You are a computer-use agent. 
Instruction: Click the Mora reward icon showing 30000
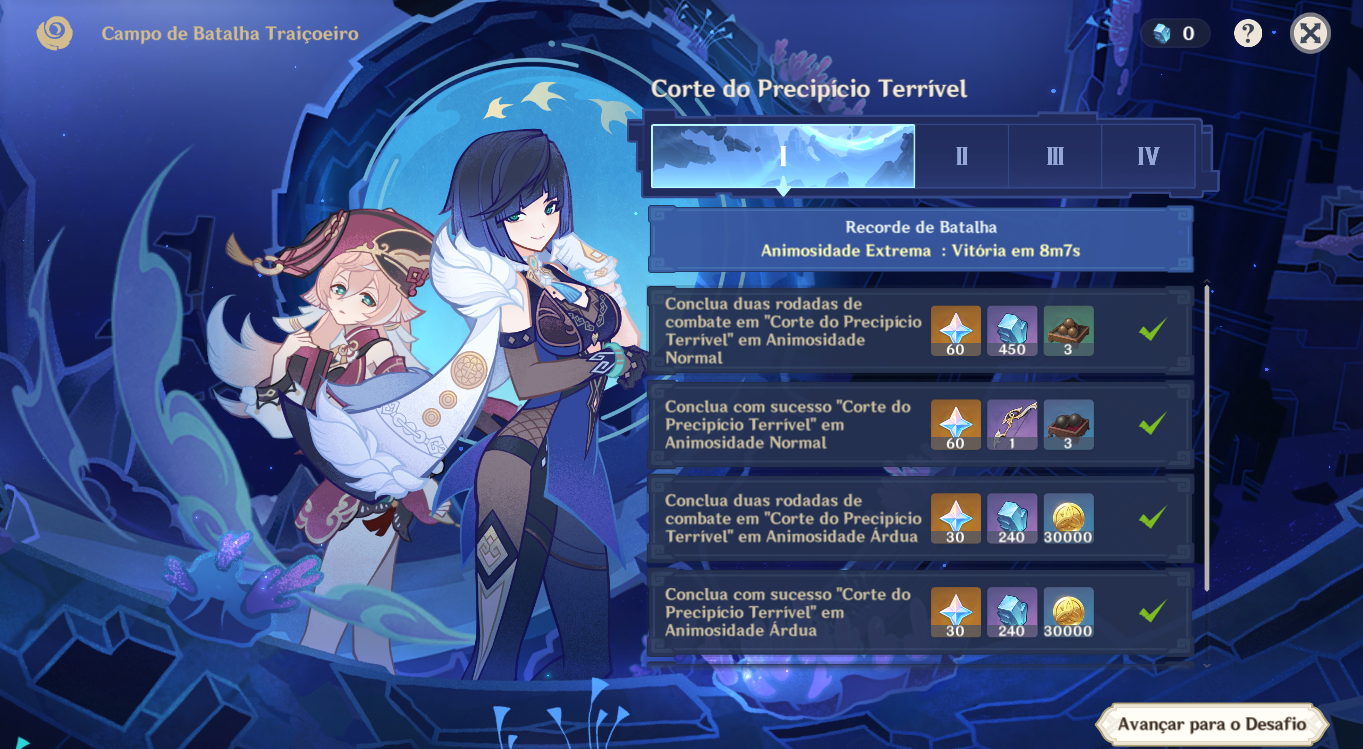[x=1069, y=518]
